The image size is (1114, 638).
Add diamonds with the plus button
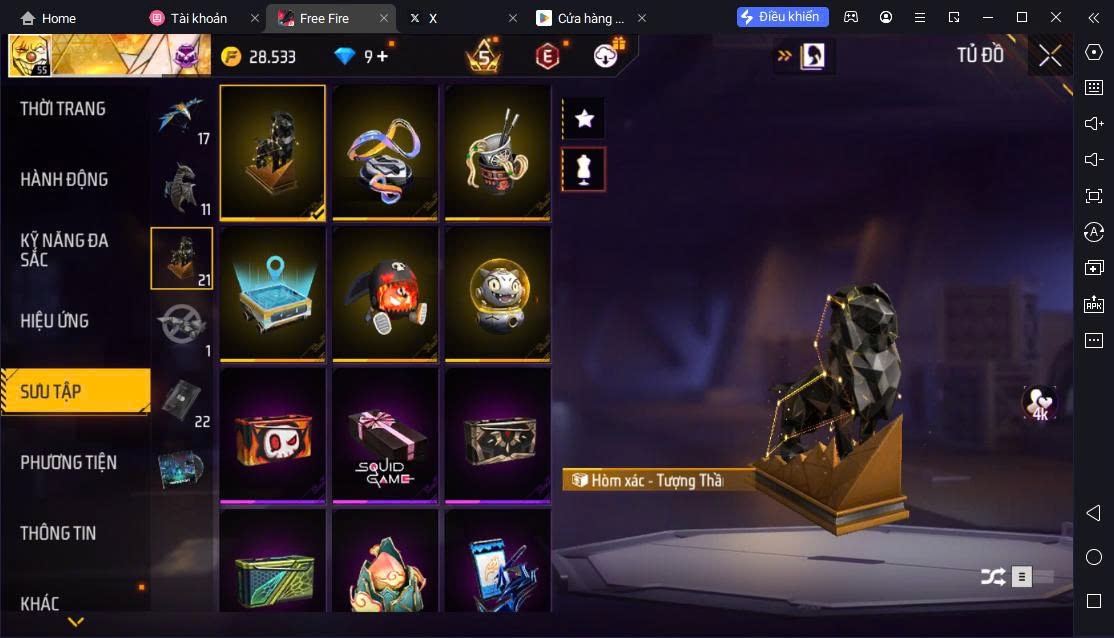[x=382, y=57]
